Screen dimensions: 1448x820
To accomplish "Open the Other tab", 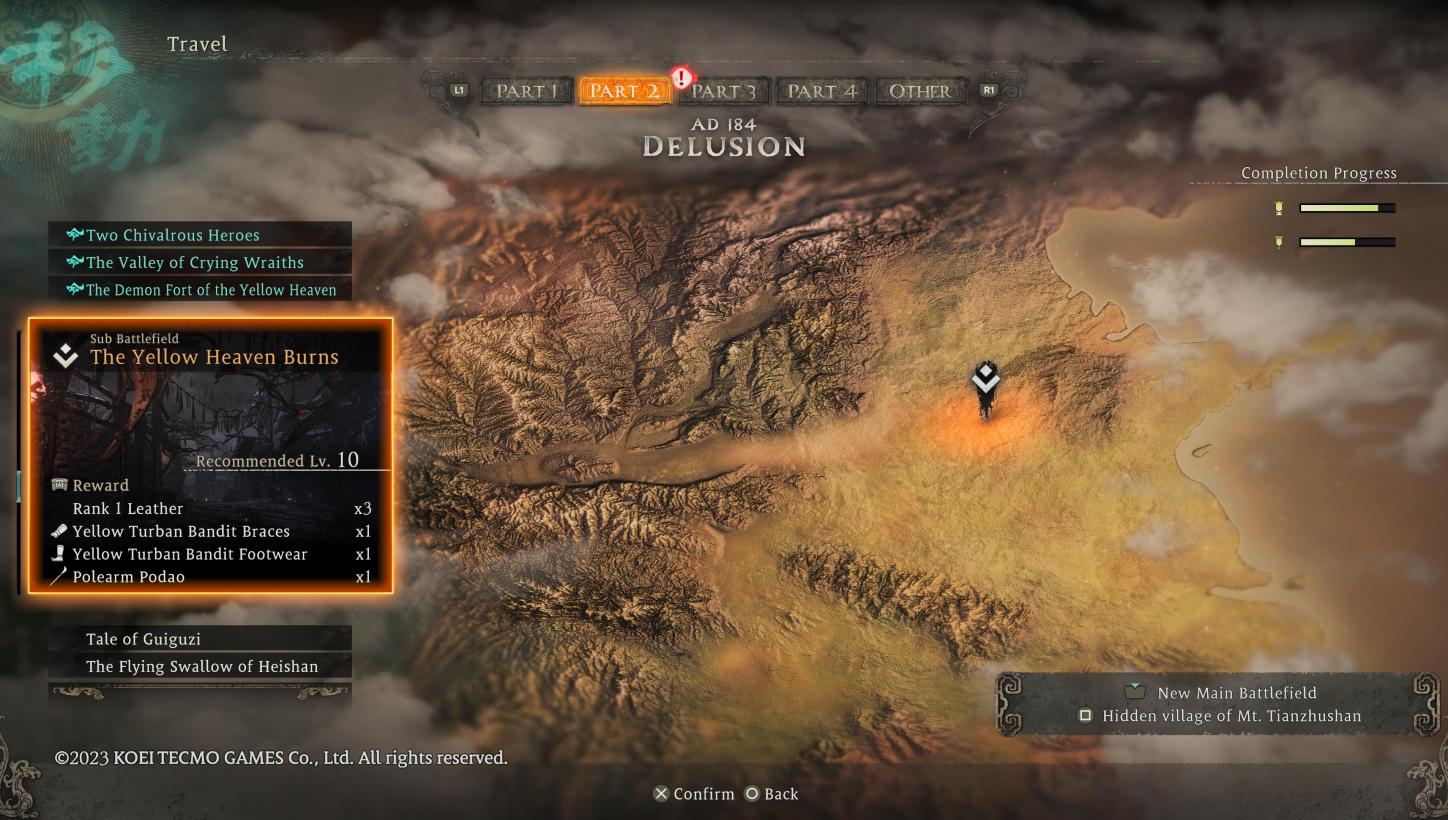I will point(919,91).
